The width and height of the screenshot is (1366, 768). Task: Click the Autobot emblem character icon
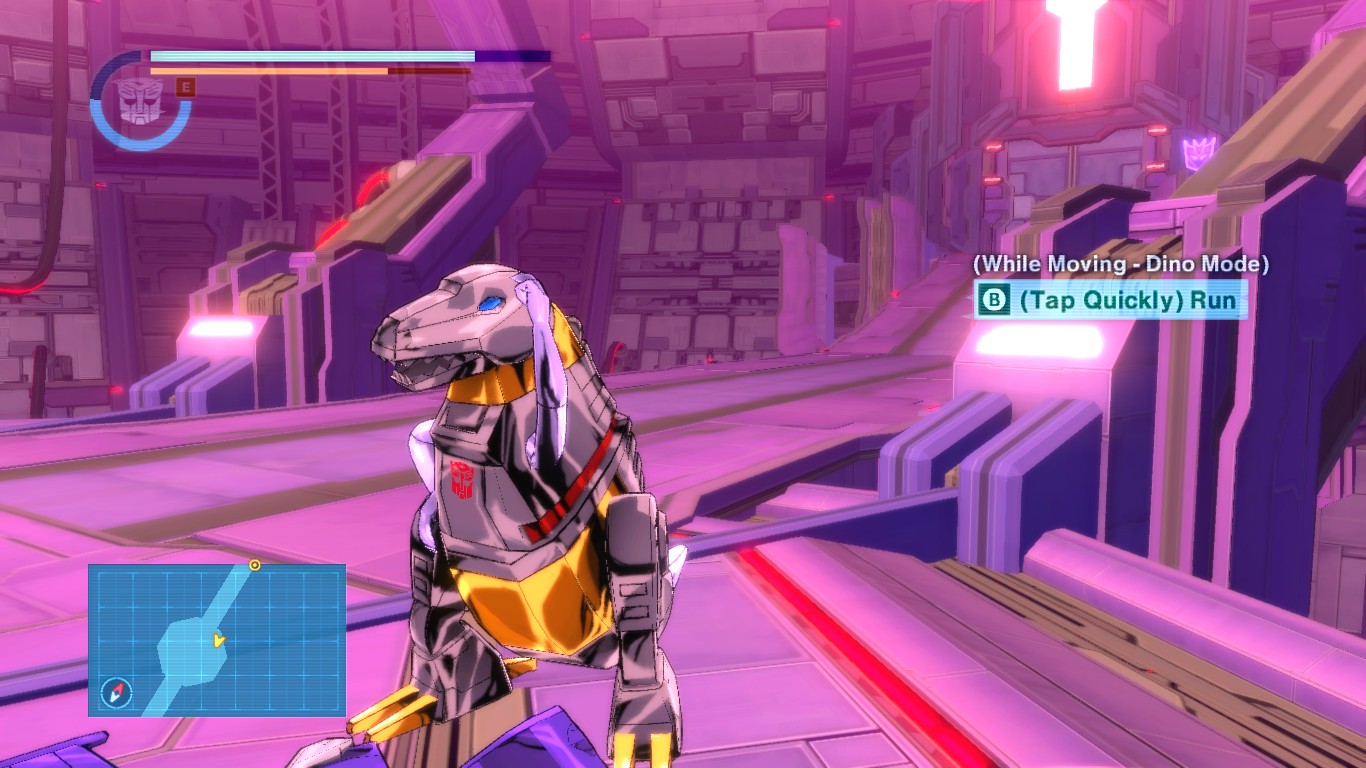click(138, 98)
